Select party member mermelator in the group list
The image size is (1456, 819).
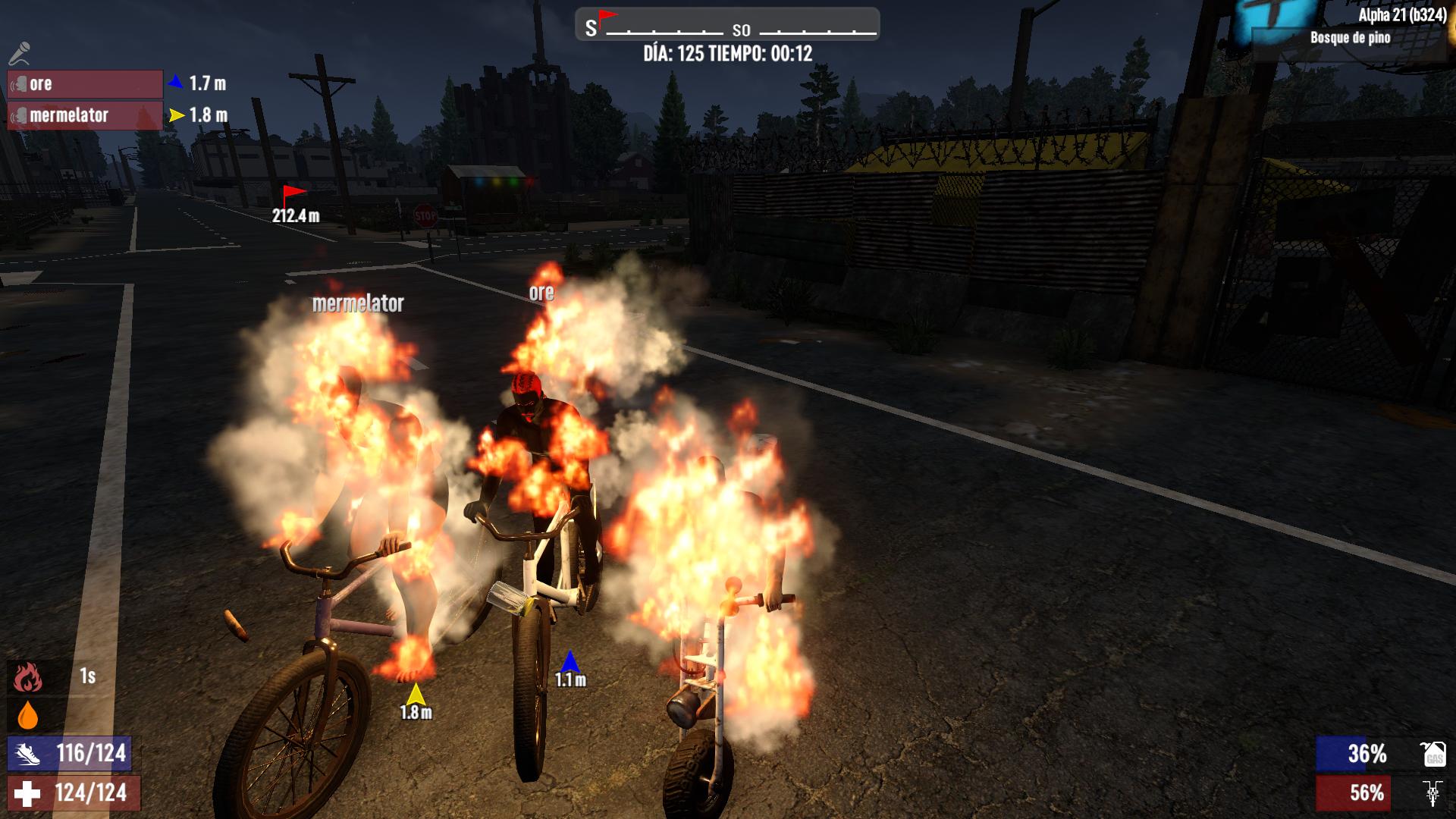coord(85,115)
